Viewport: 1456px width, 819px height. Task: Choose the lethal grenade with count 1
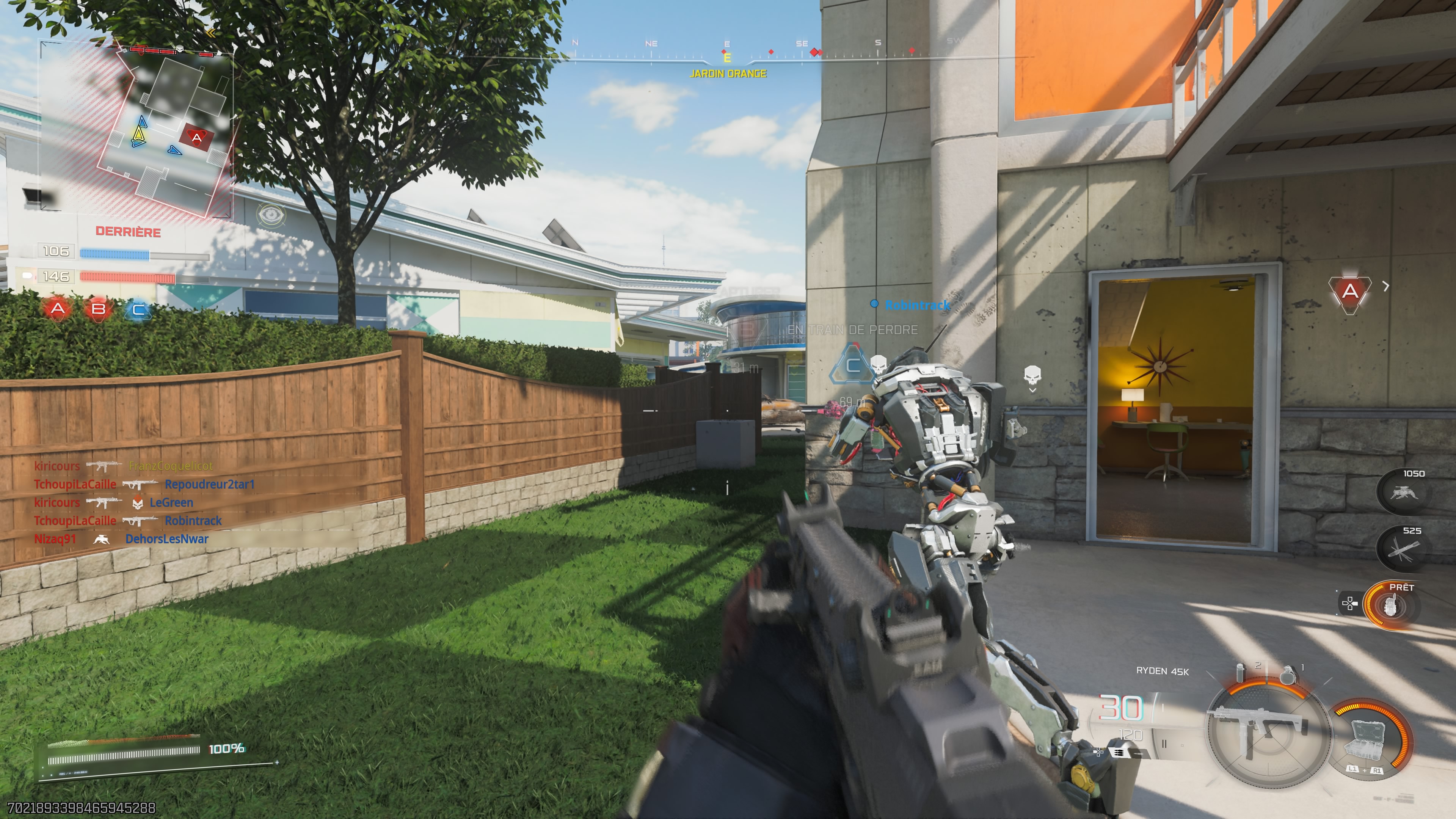pyautogui.click(x=1288, y=674)
